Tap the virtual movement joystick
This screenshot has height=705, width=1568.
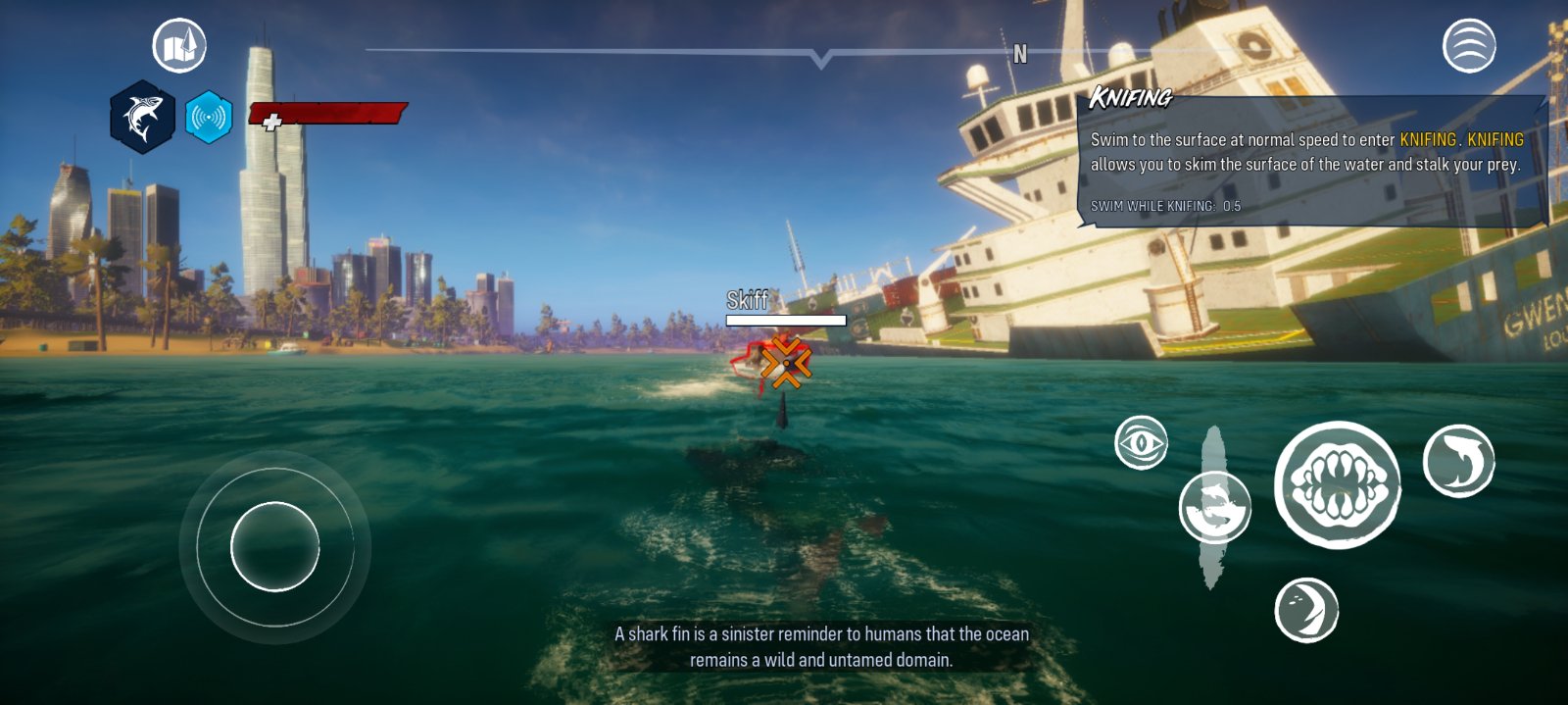(x=275, y=546)
